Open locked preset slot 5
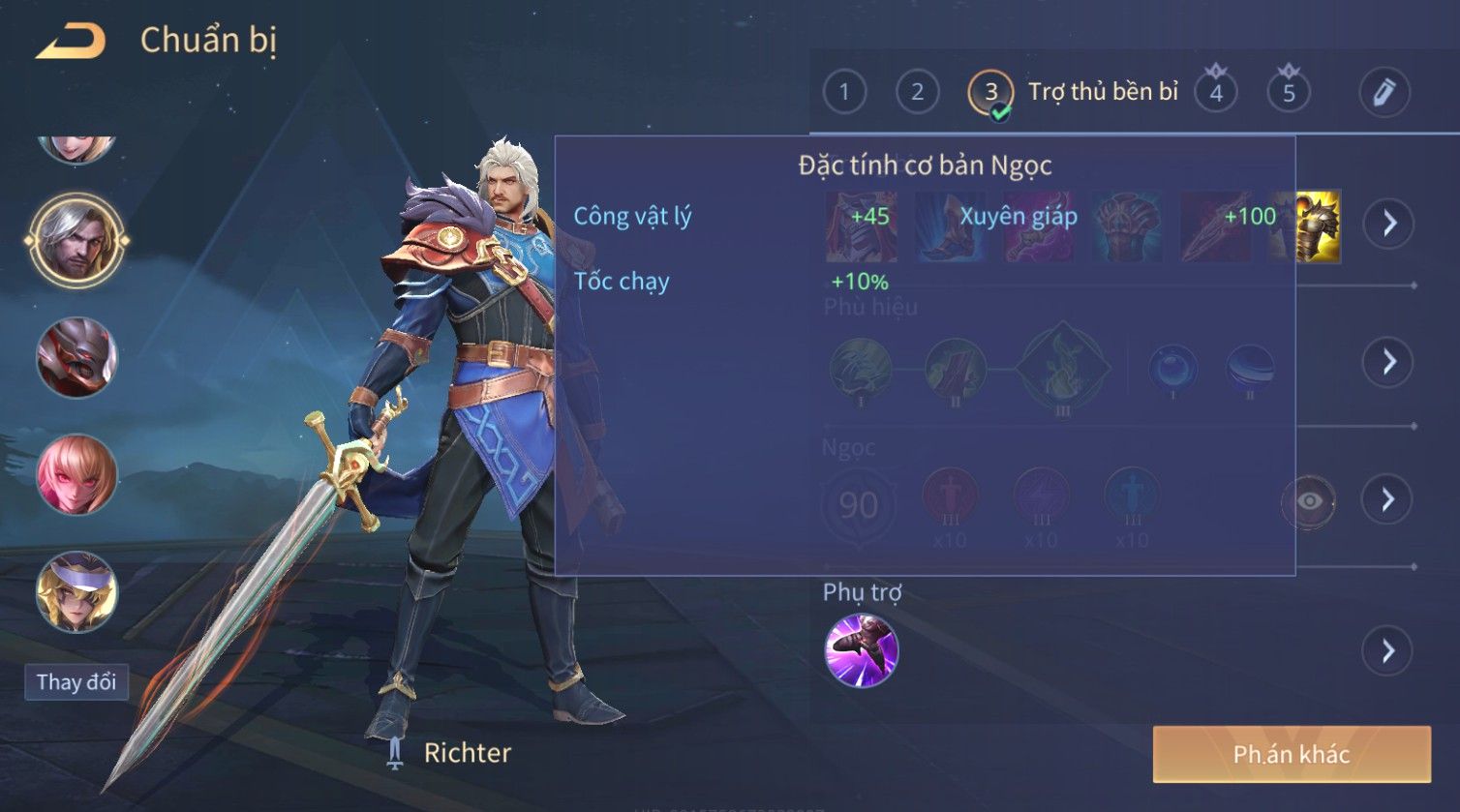Image resolution: width=1460 pixels, height=812 pixels. click(1289, 93)
